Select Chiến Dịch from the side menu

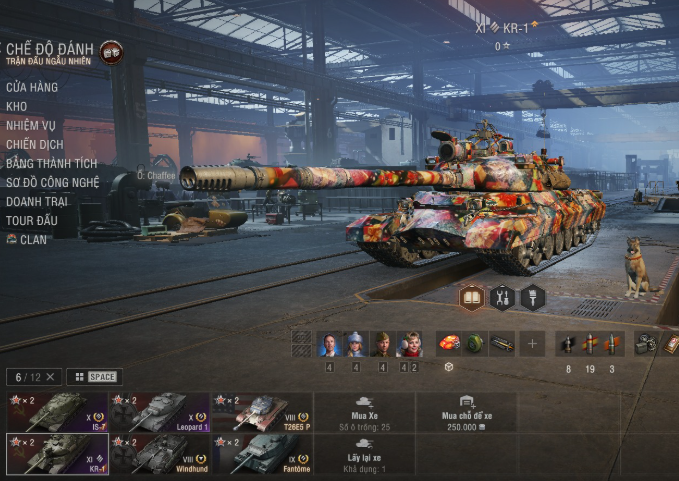(34, 144)
